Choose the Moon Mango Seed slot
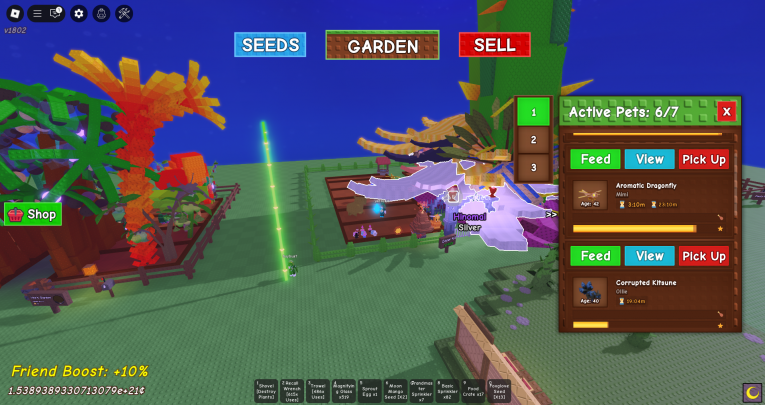The width and height of the screenshot is (765, 405). [x=395, y=391]
